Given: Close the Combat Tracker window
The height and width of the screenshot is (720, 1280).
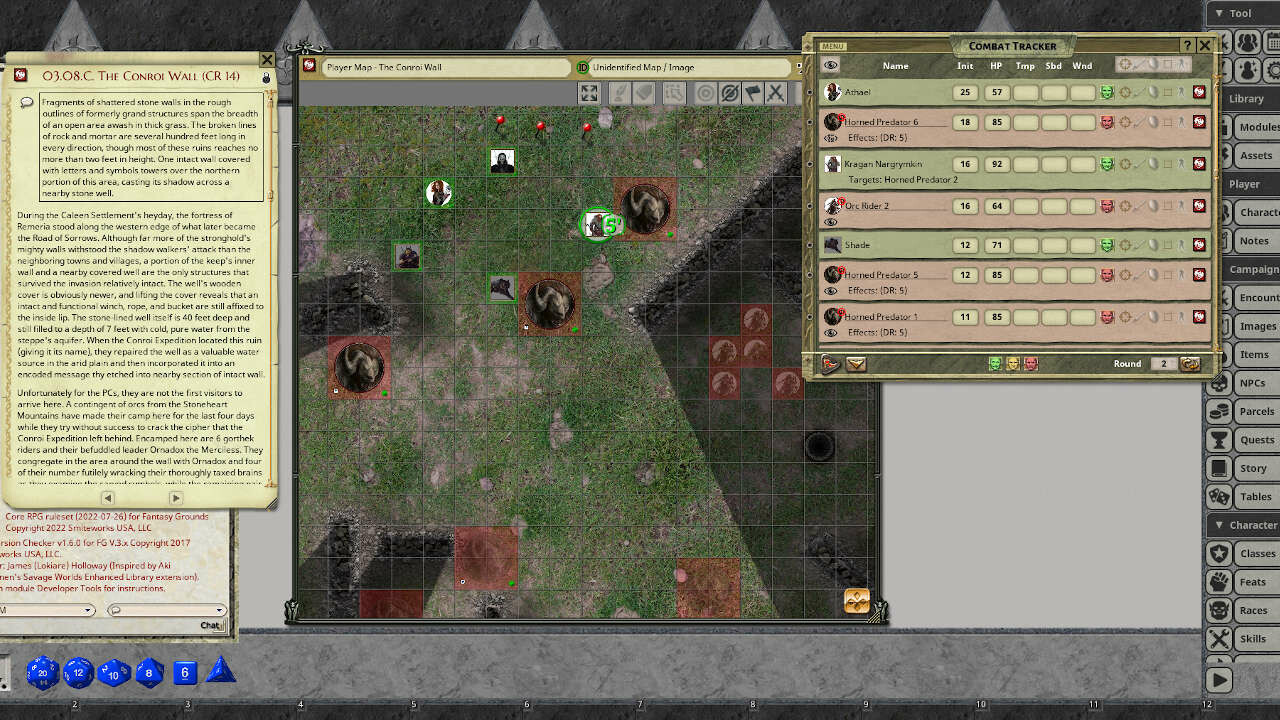Looking at the screenshot, I should pyautogui.click(x=1205, y=45).
